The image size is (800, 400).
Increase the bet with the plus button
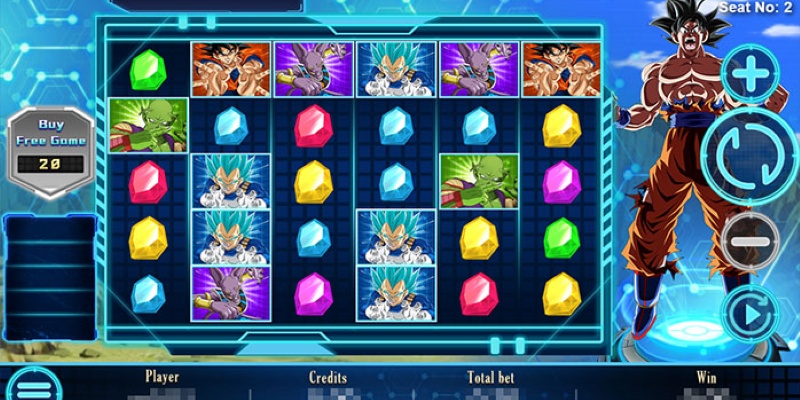[x=747, y=74]
